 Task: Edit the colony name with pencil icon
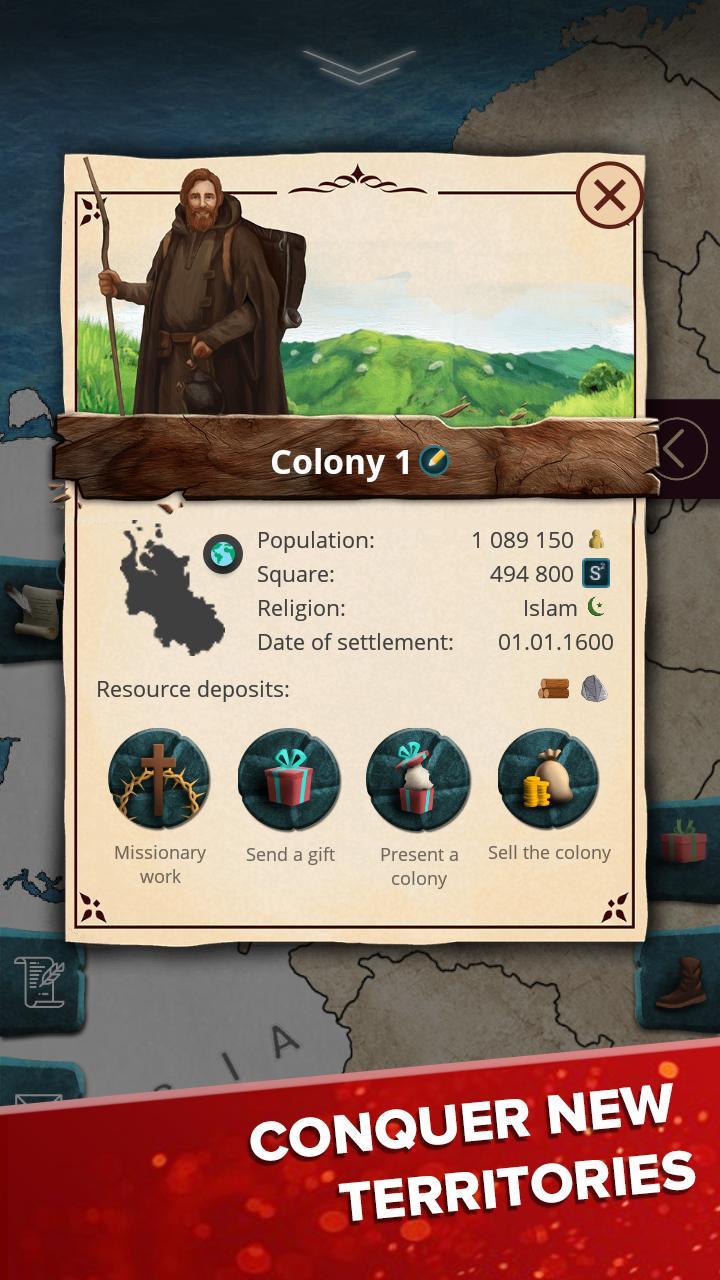tap(434, 461)
